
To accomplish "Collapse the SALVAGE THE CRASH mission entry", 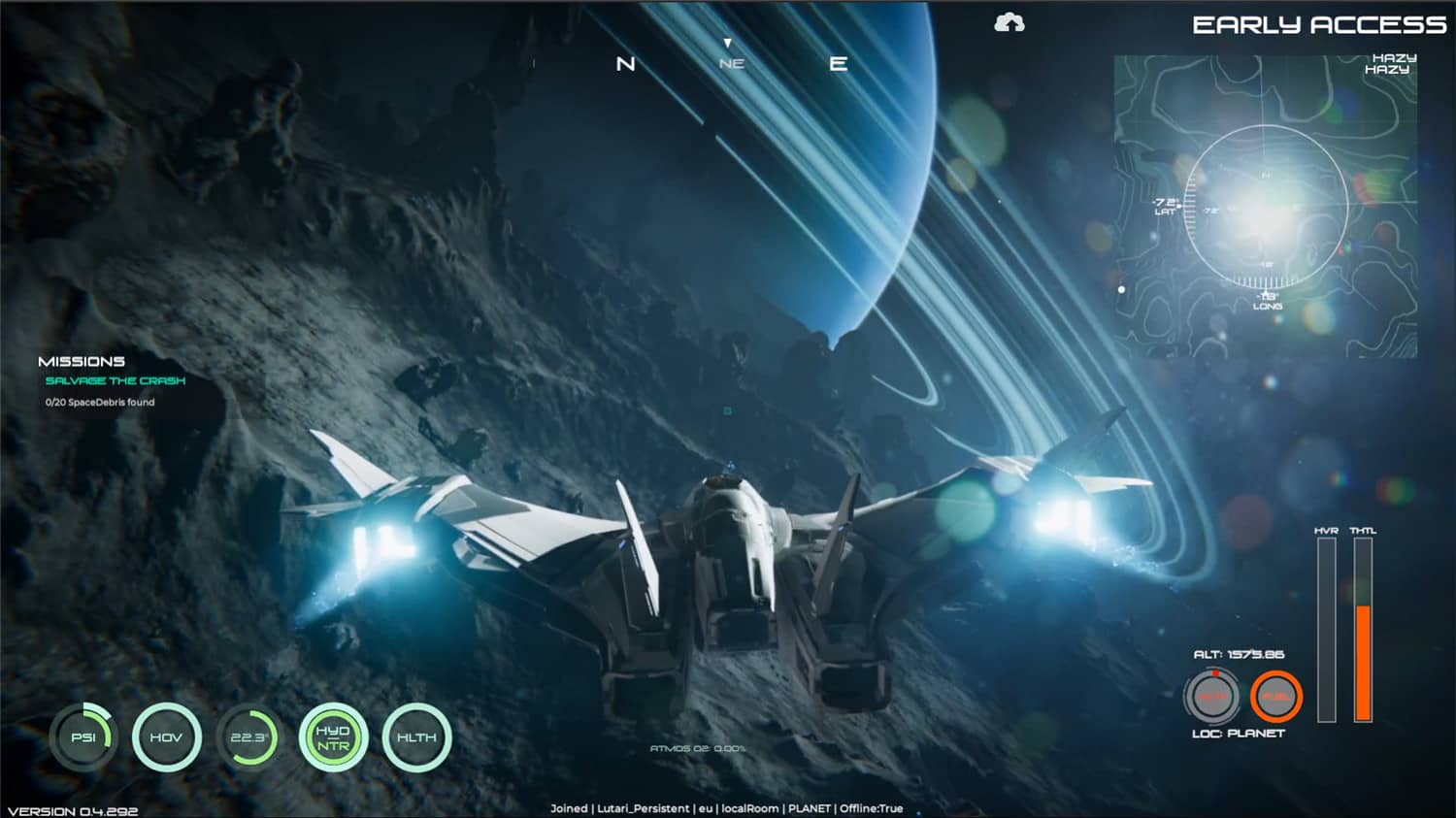I will point(115,381).
